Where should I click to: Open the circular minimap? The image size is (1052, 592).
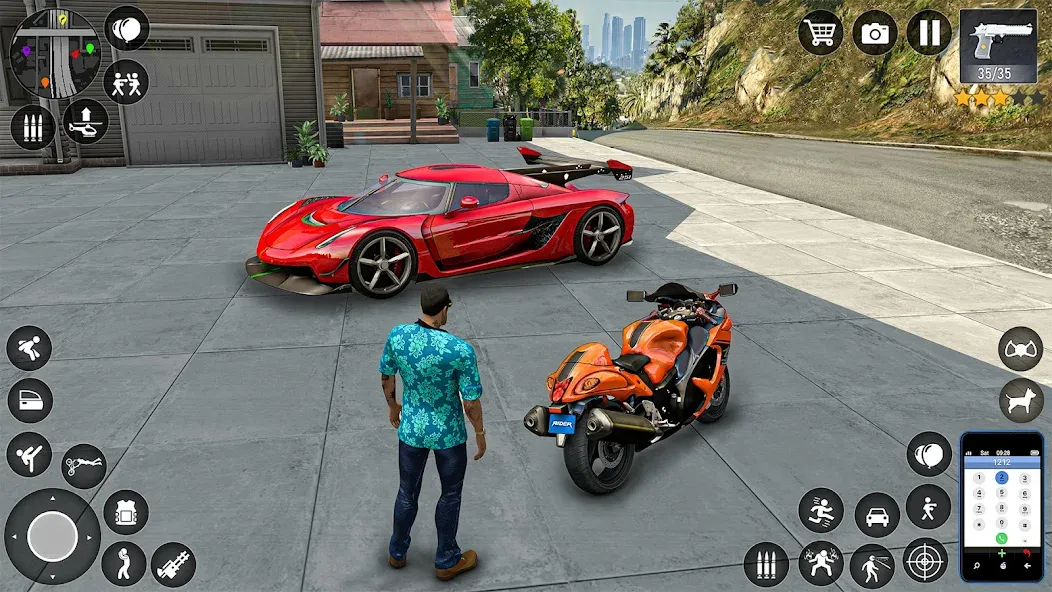54,53
